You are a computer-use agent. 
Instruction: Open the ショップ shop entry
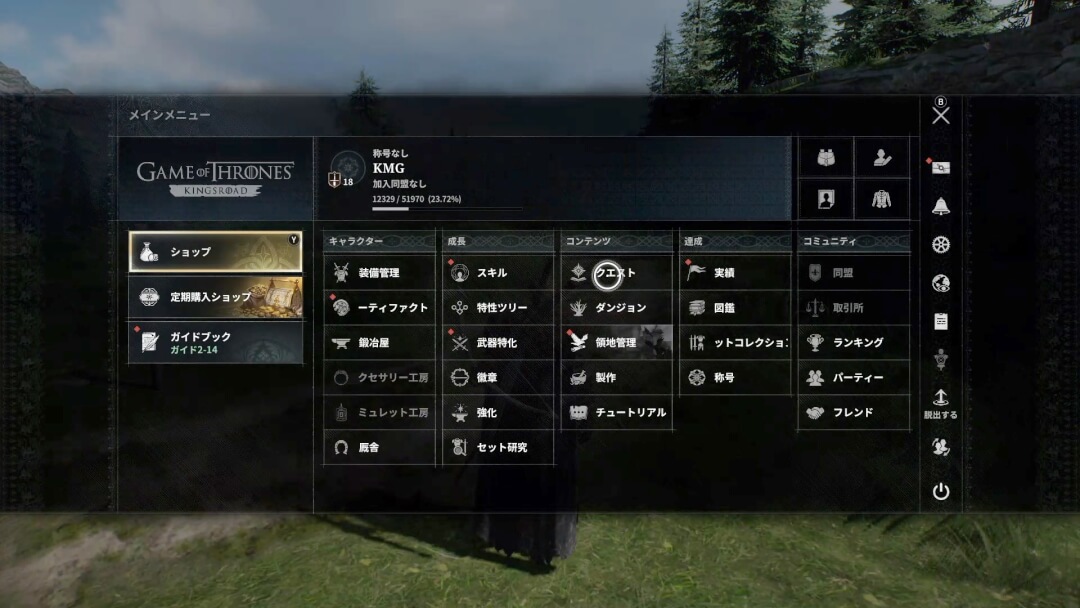pos(215,252)
